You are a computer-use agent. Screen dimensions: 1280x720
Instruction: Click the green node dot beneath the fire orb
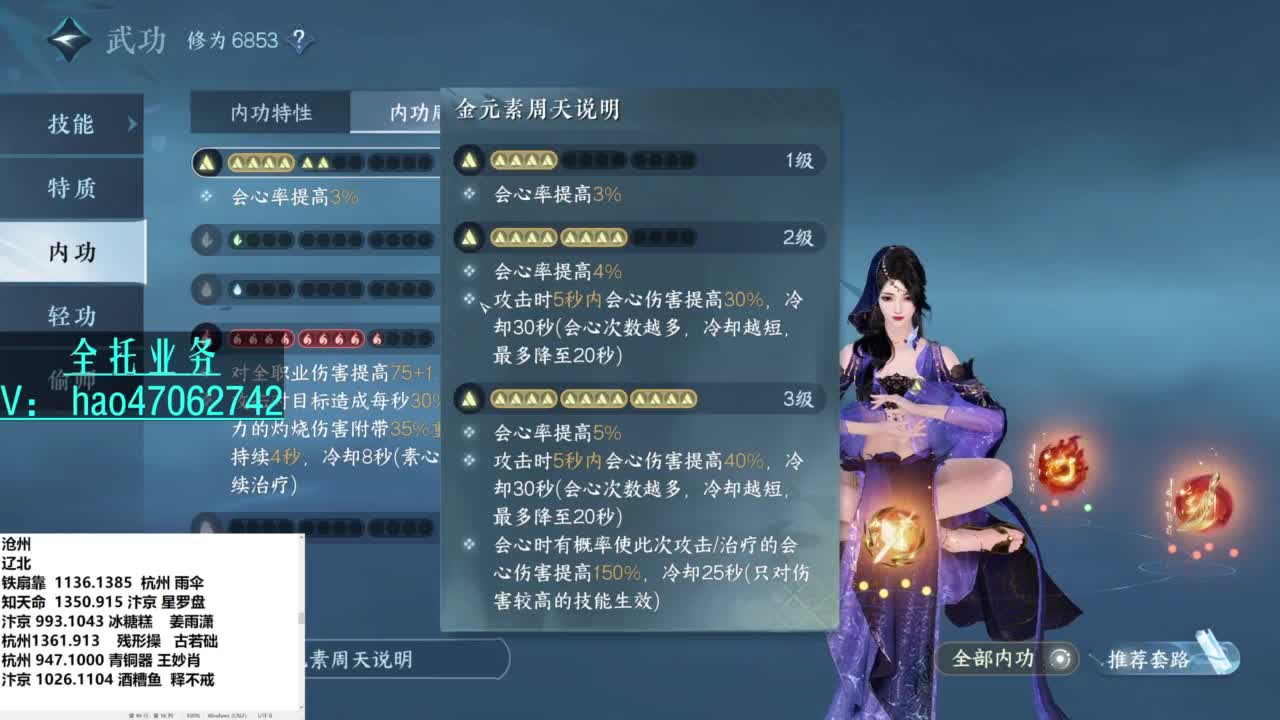click(1088, 509)
